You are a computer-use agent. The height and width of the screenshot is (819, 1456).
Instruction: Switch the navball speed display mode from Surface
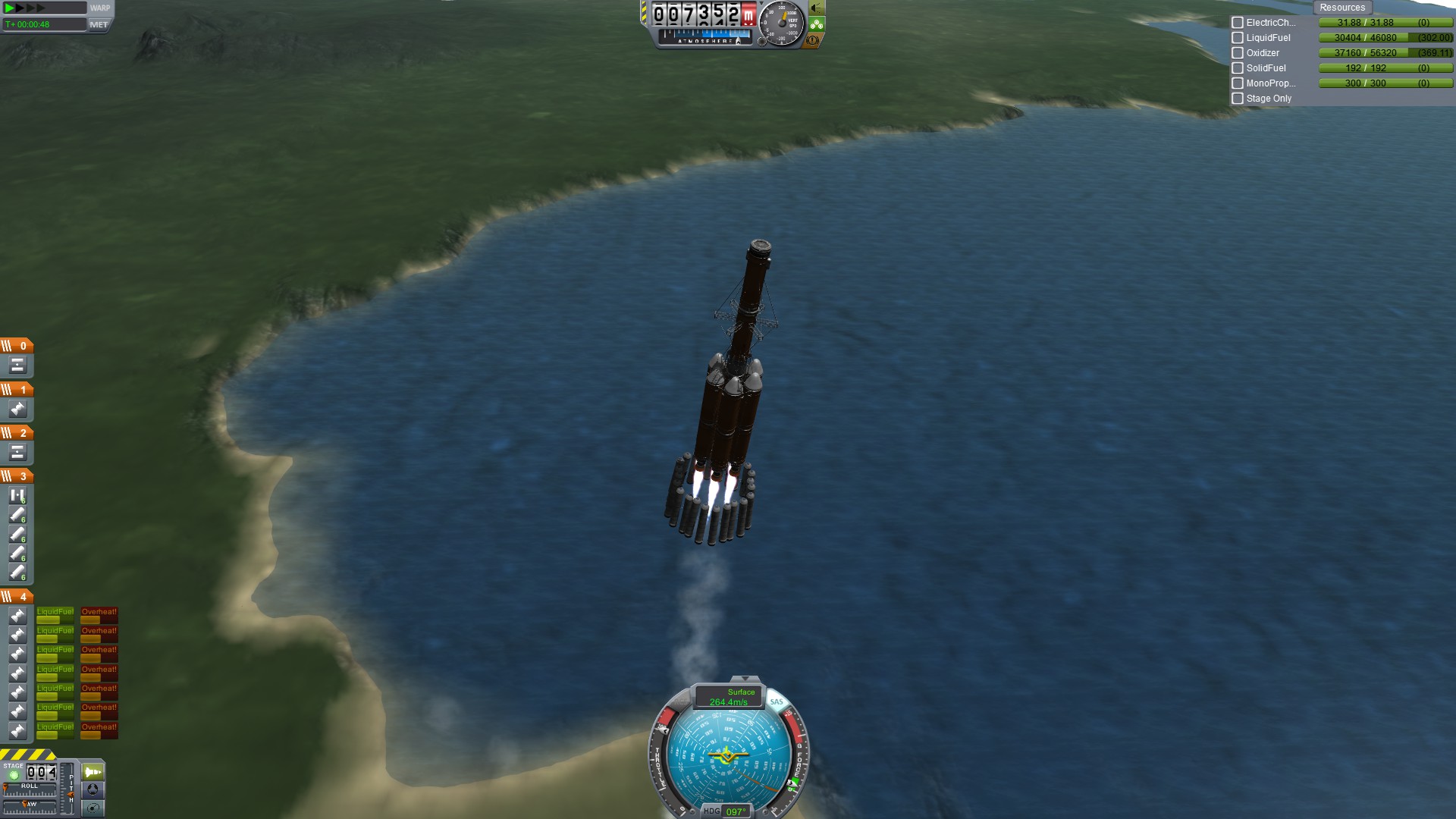tap(728, 696)
